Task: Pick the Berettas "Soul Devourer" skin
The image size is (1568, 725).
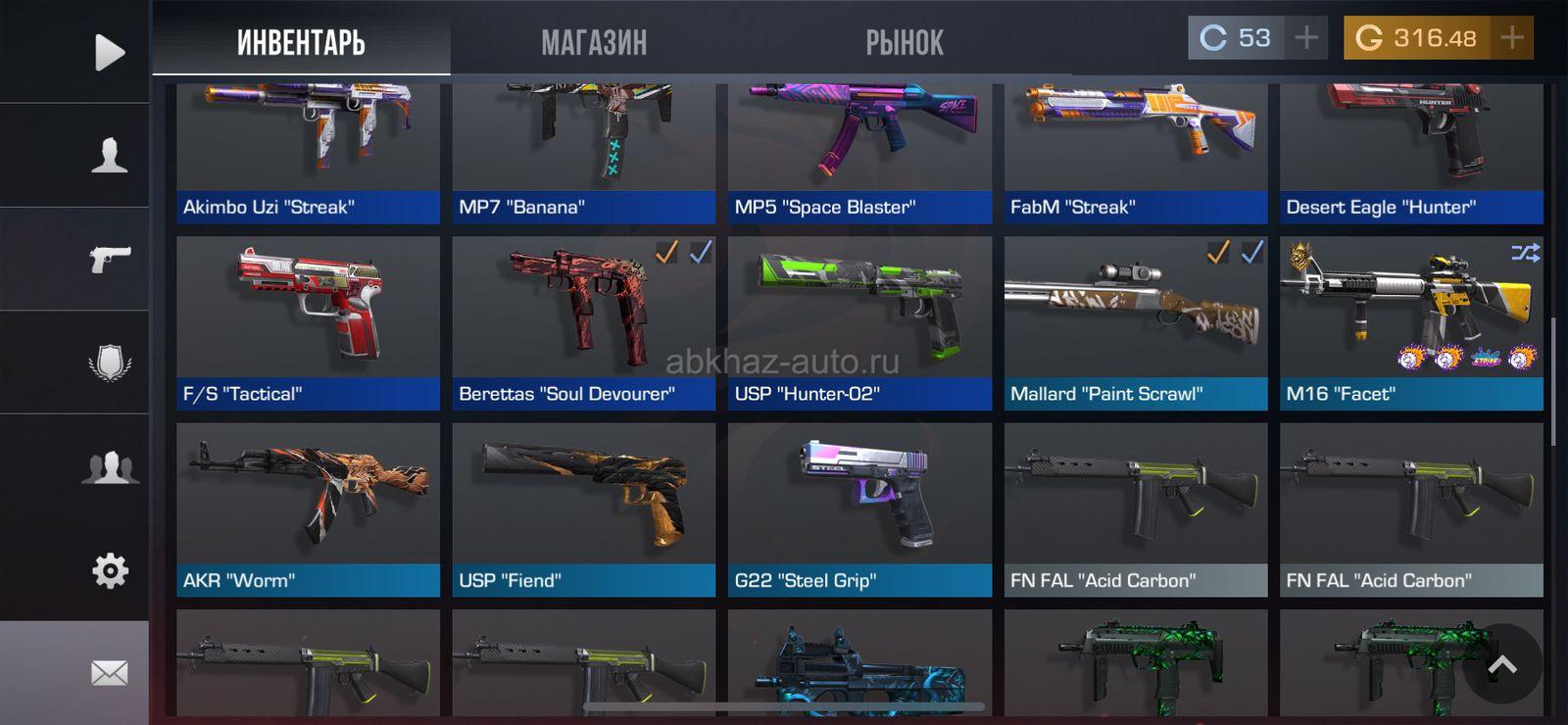Action: click(583, 323)
